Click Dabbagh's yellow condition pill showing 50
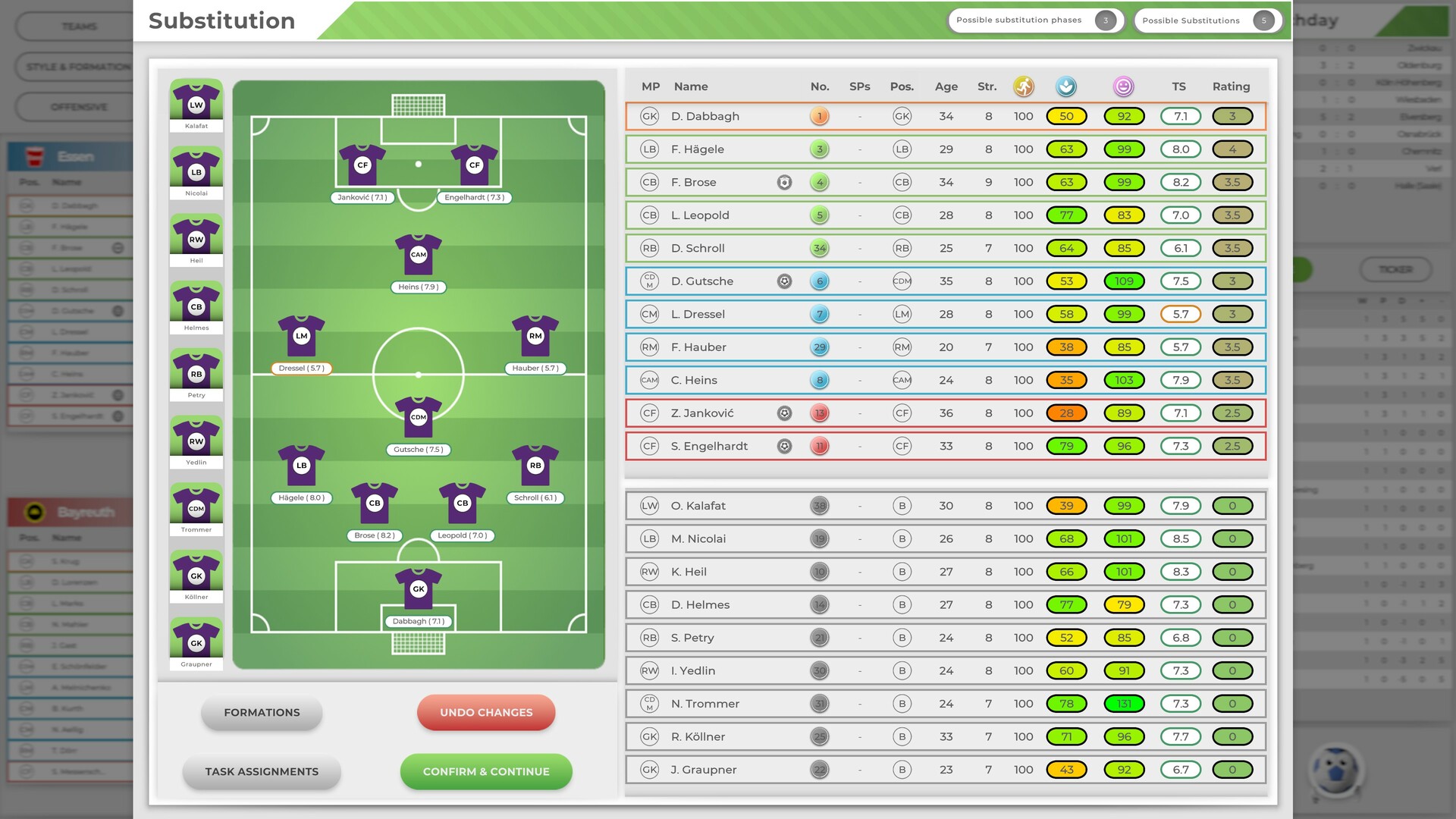Screen dimensions: 1456x819 pyautogui.click(x=1066, y=116)
